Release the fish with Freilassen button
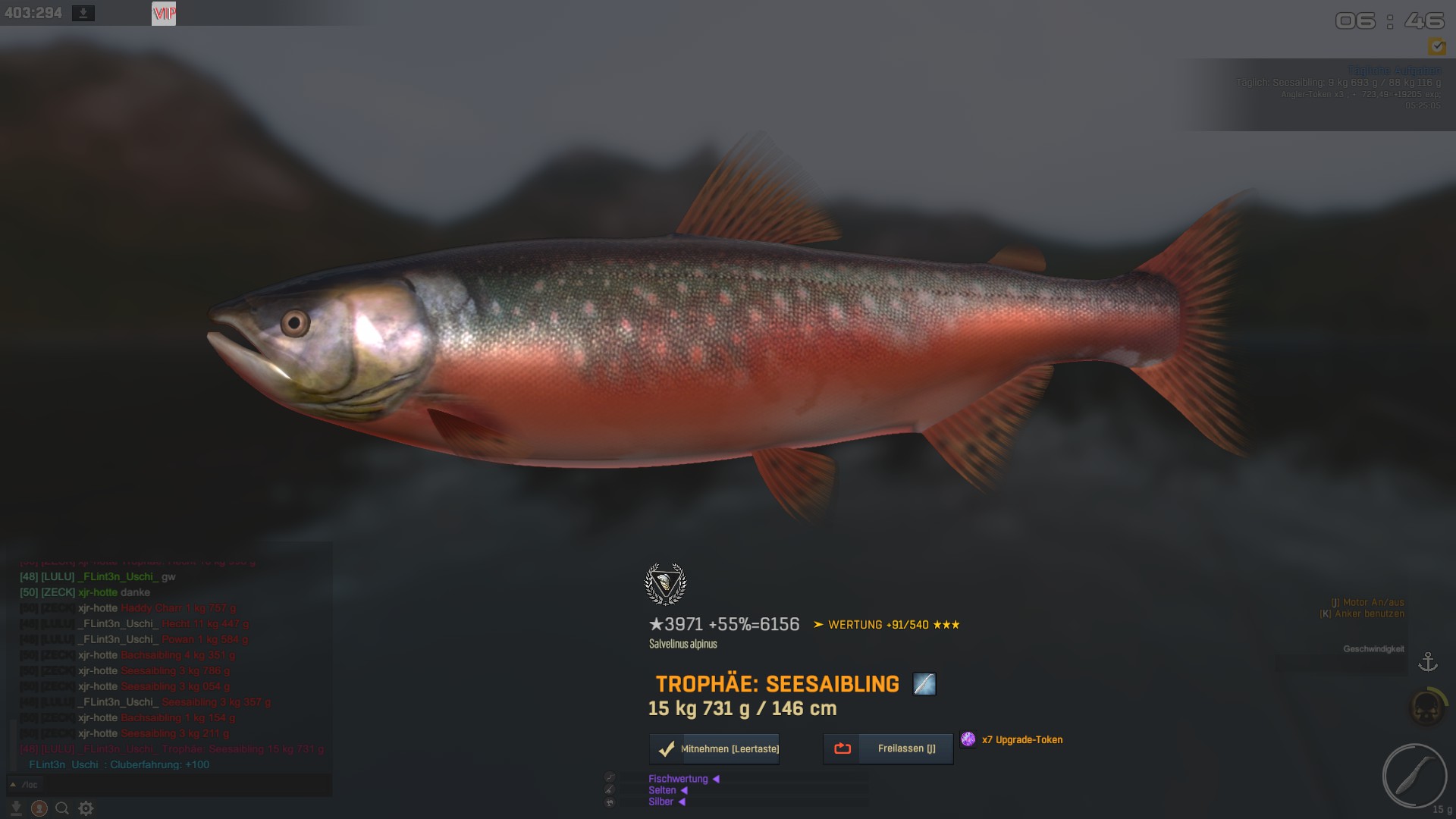Image resolution: width=1456 pixels, height=819 pixels. 888,748
